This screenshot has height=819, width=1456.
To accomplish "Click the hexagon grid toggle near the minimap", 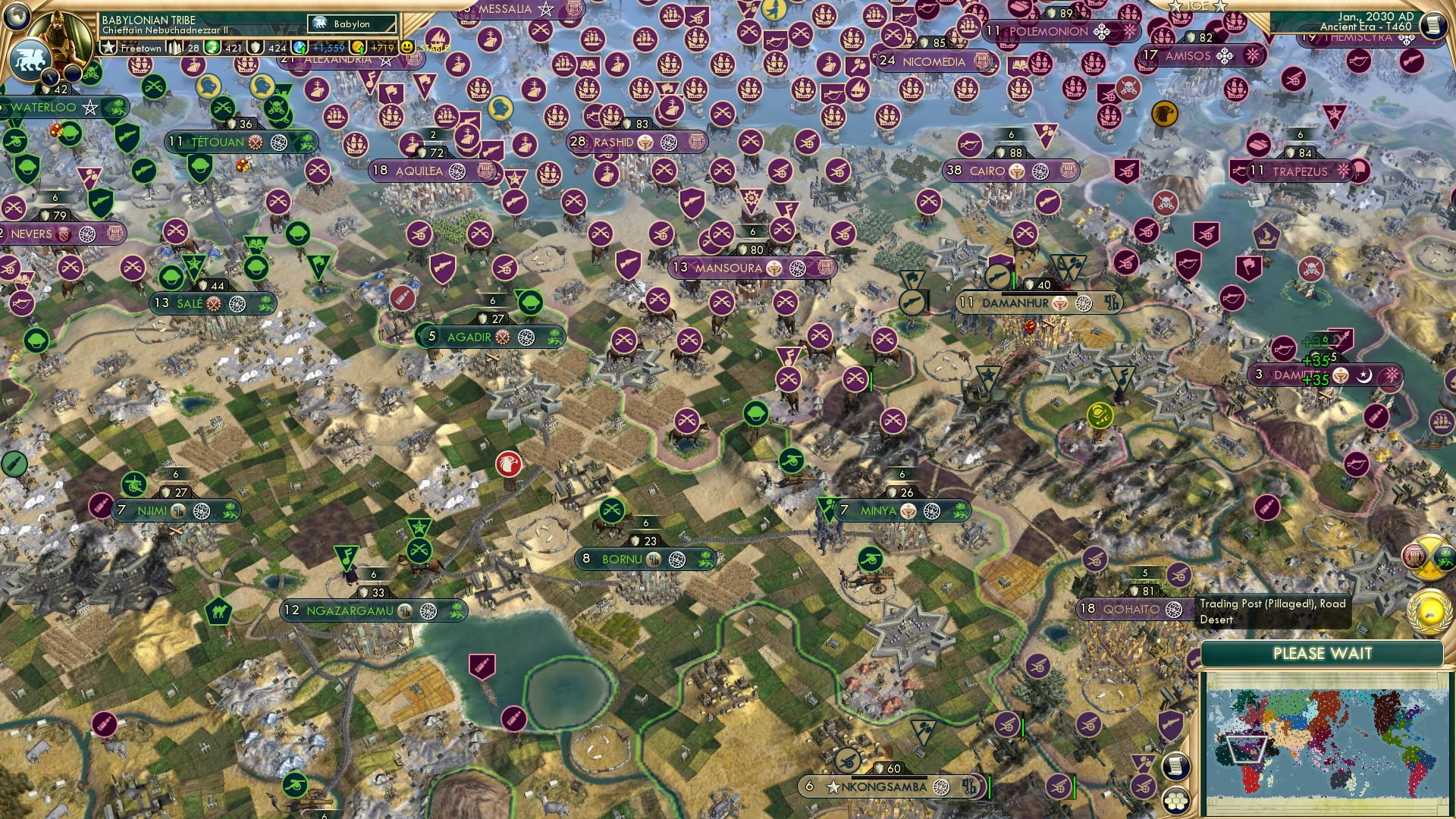I will click(1176, 802).
